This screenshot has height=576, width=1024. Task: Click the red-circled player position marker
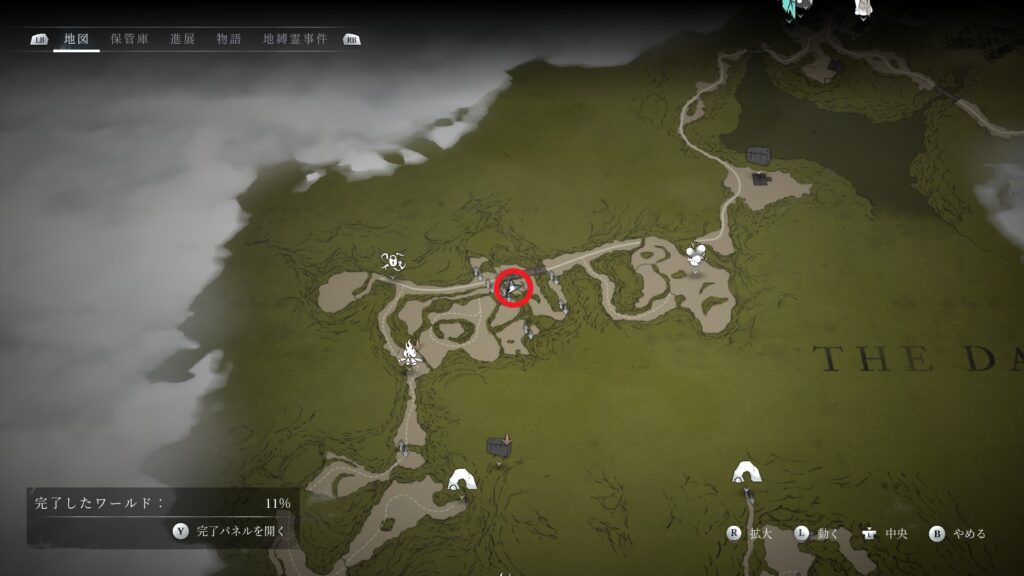514,288
